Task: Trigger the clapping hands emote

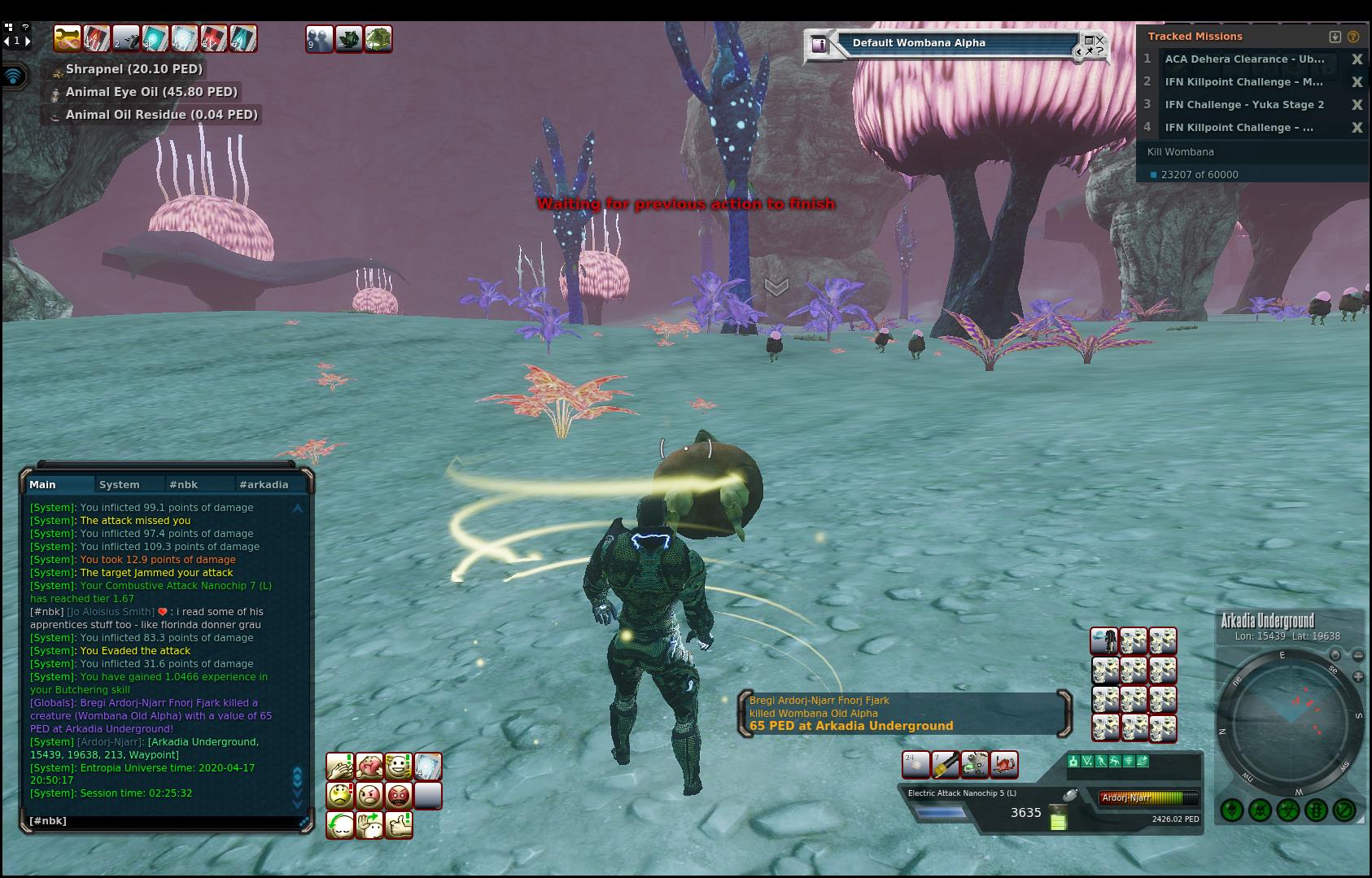Action: (340, 766)
